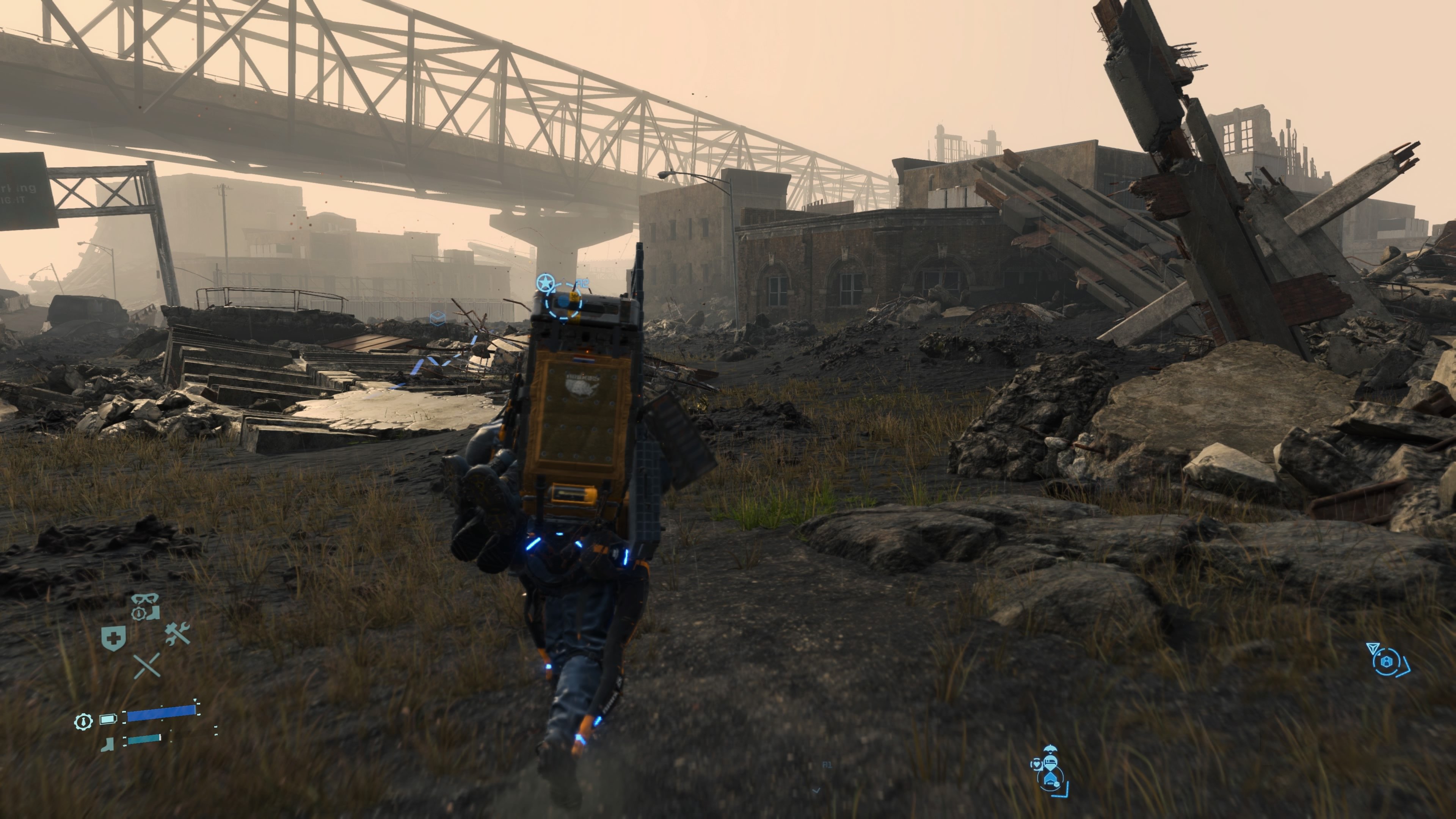Select the Bridges star waypoint marker above the cargo
Viewport: 1456px width, 819px height.
546,282
